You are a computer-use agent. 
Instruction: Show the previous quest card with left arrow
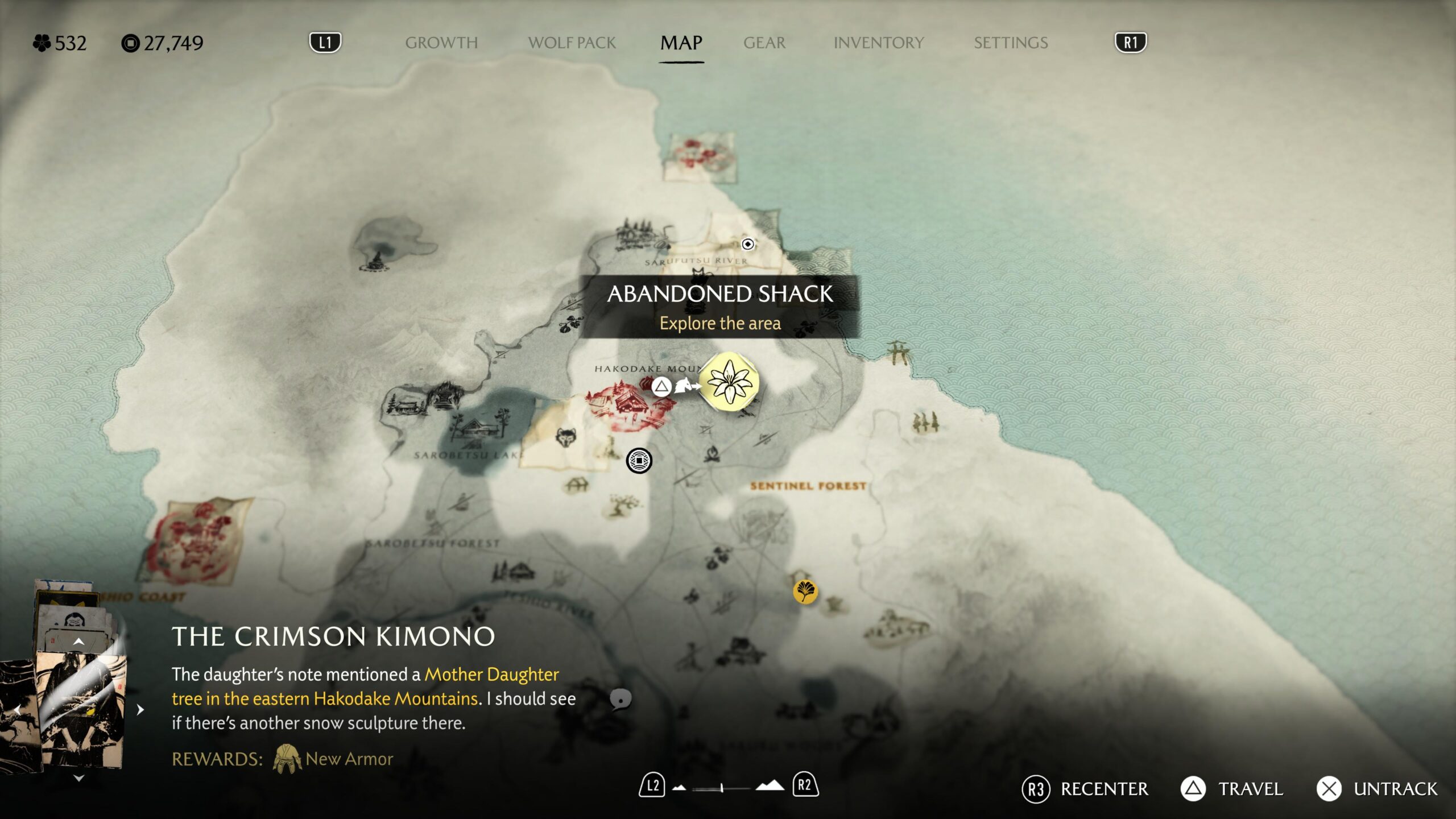tap(17, 710)
